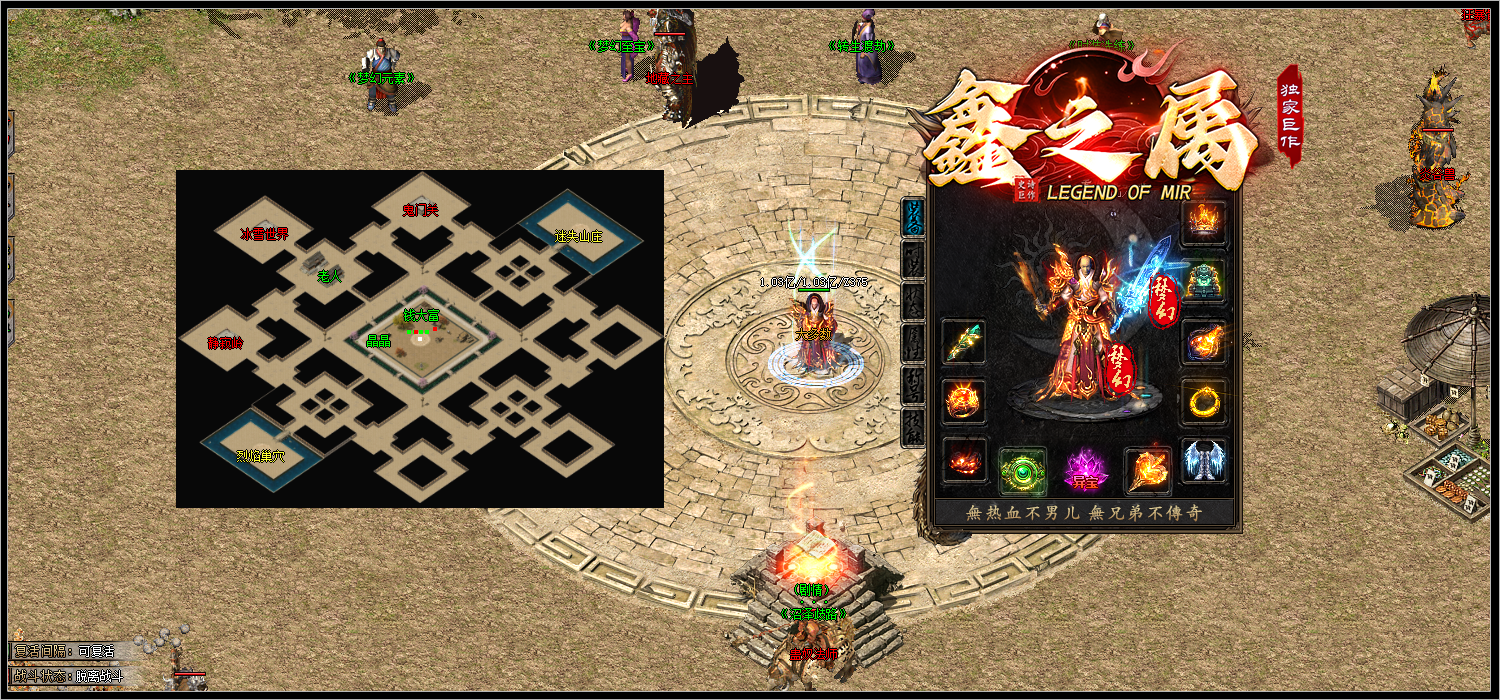Choose the white winged boots slot
Image resolution: width=1500 pixels, height=700 pixels.
tap(1204, 461)
